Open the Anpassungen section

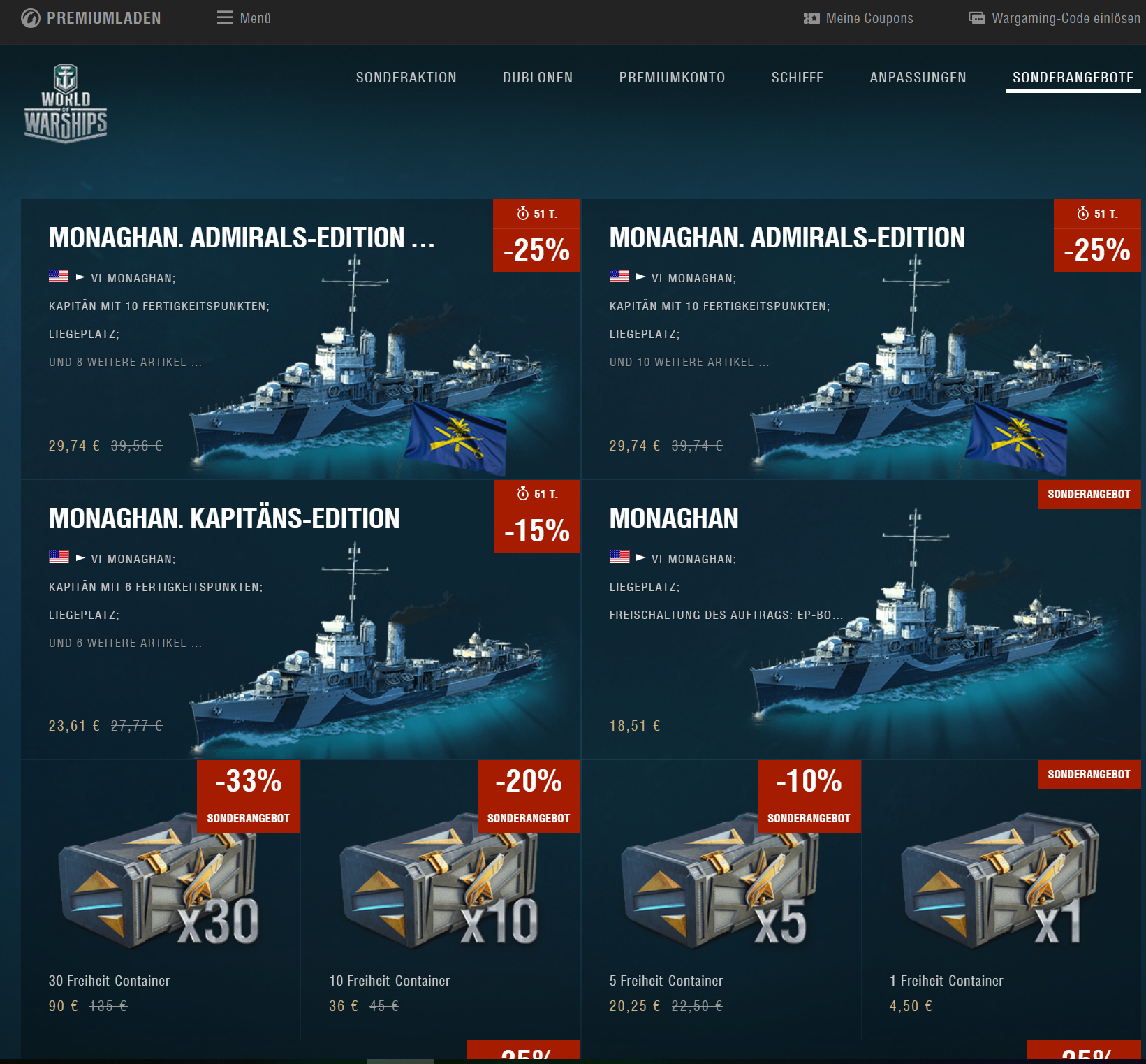pos(918,78)
